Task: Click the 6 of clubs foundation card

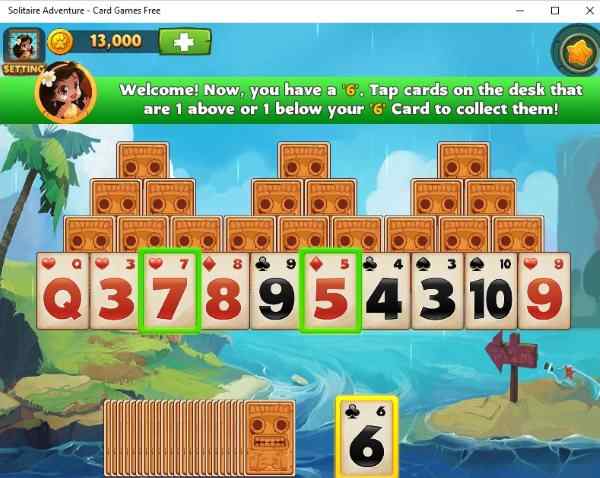Action: coord(366,438)
